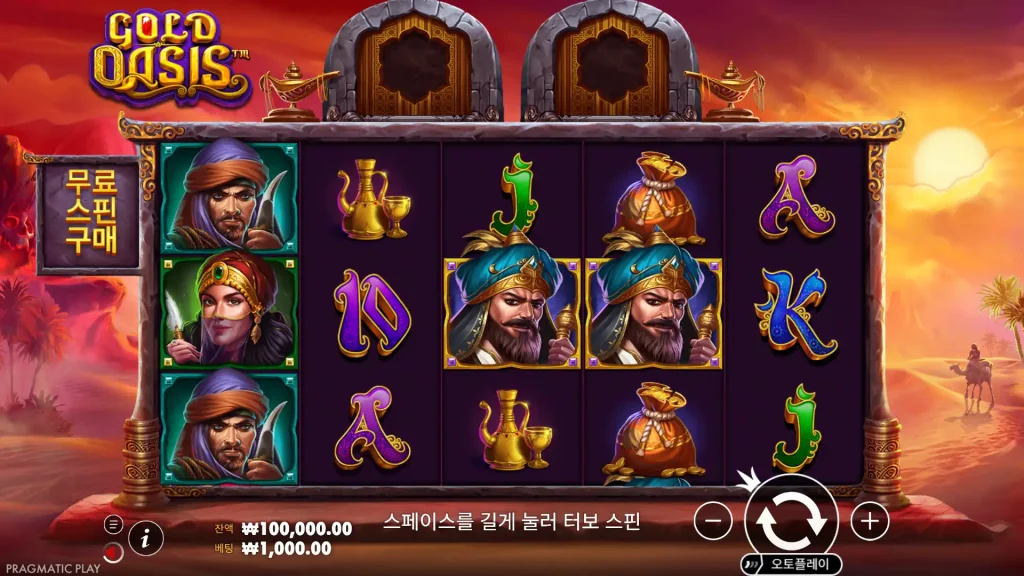Image resolution: width=1024 pixels, height=576 pixels.
Task: Spin the reels with the circular arrows button
Action: click(x=791, y=519)
